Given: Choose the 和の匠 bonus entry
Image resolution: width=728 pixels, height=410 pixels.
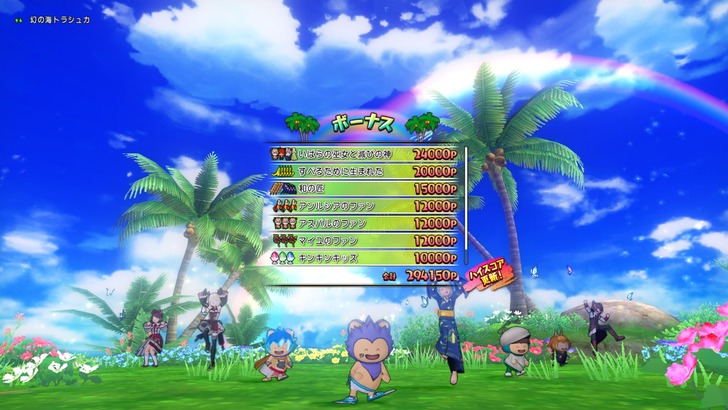Looking at the screenshot, I should [x=364, y=189].
